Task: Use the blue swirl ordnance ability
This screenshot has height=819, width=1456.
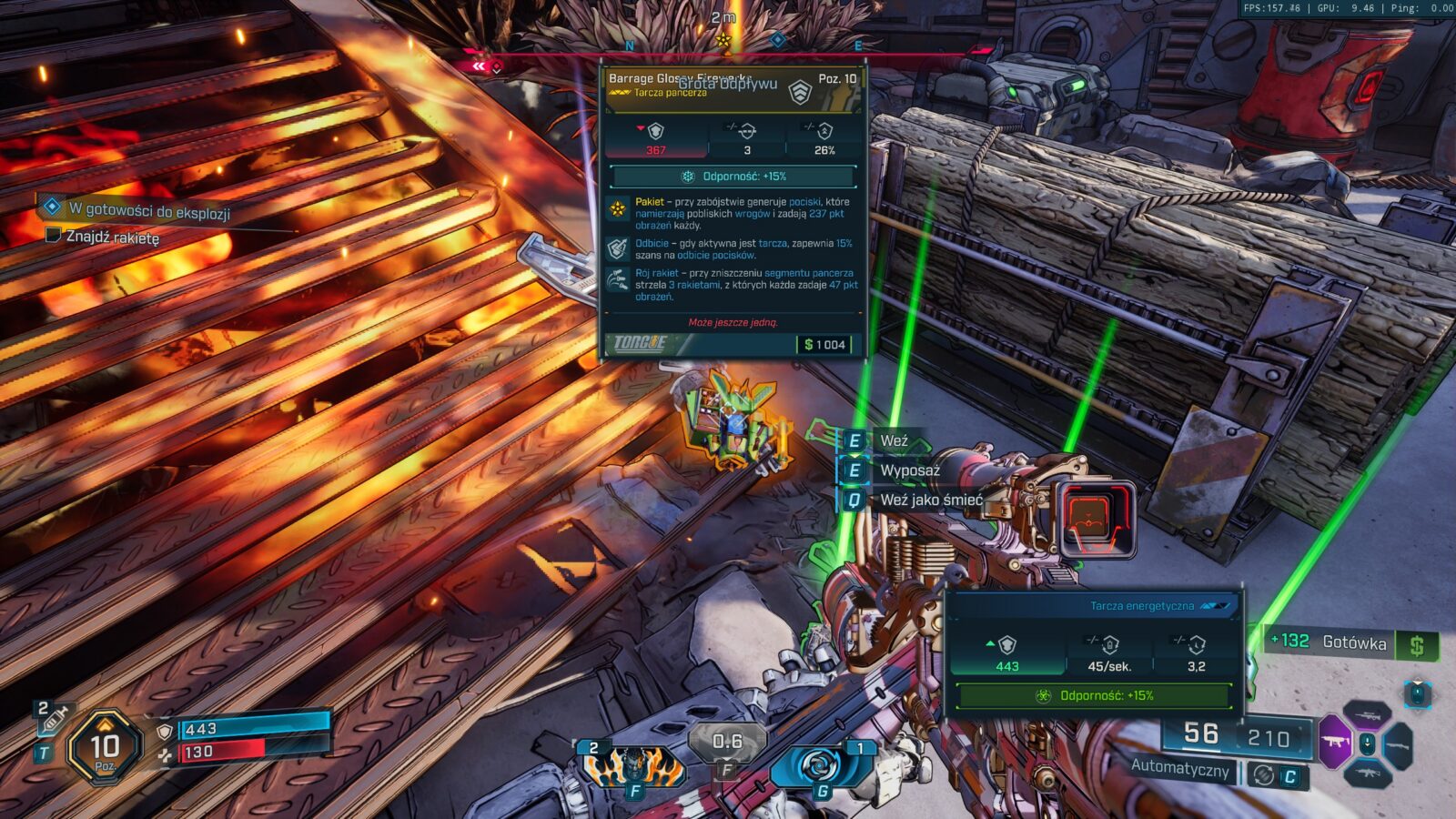Action: [x=818, y=766]
